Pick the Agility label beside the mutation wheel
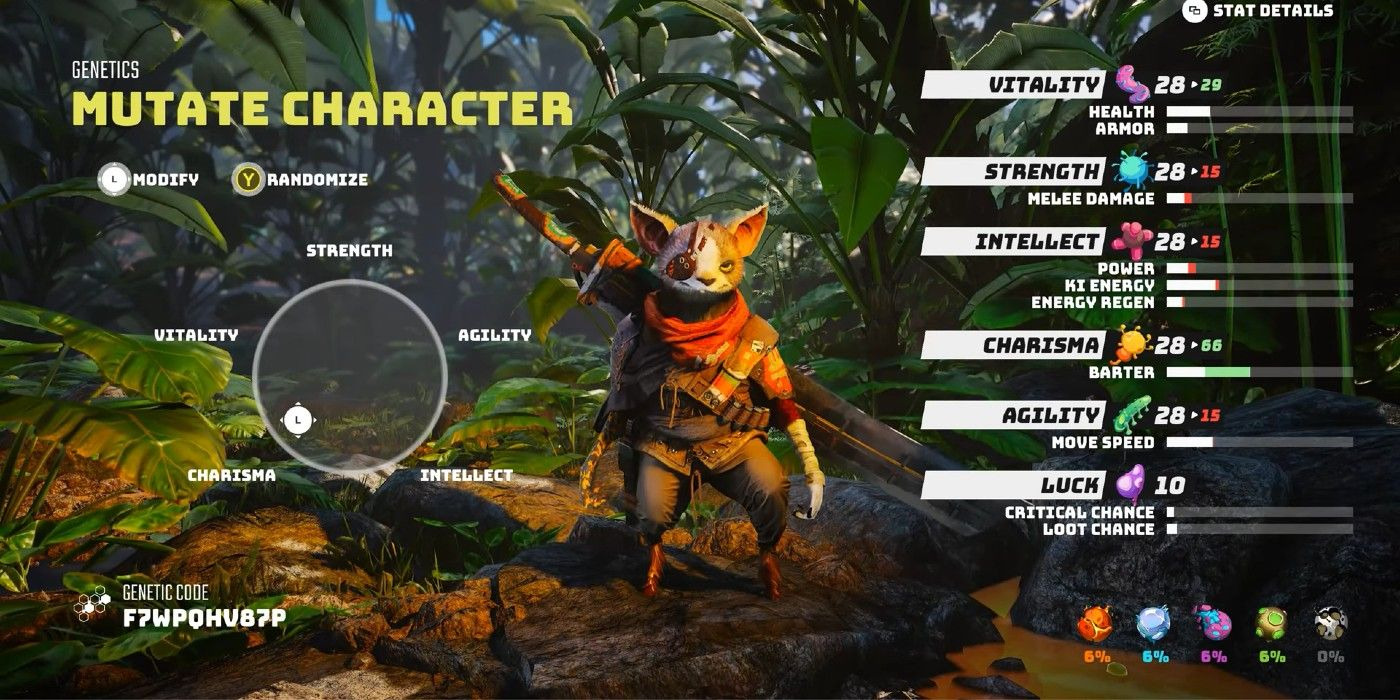1400x700 pixels. [x=494, y=335]
